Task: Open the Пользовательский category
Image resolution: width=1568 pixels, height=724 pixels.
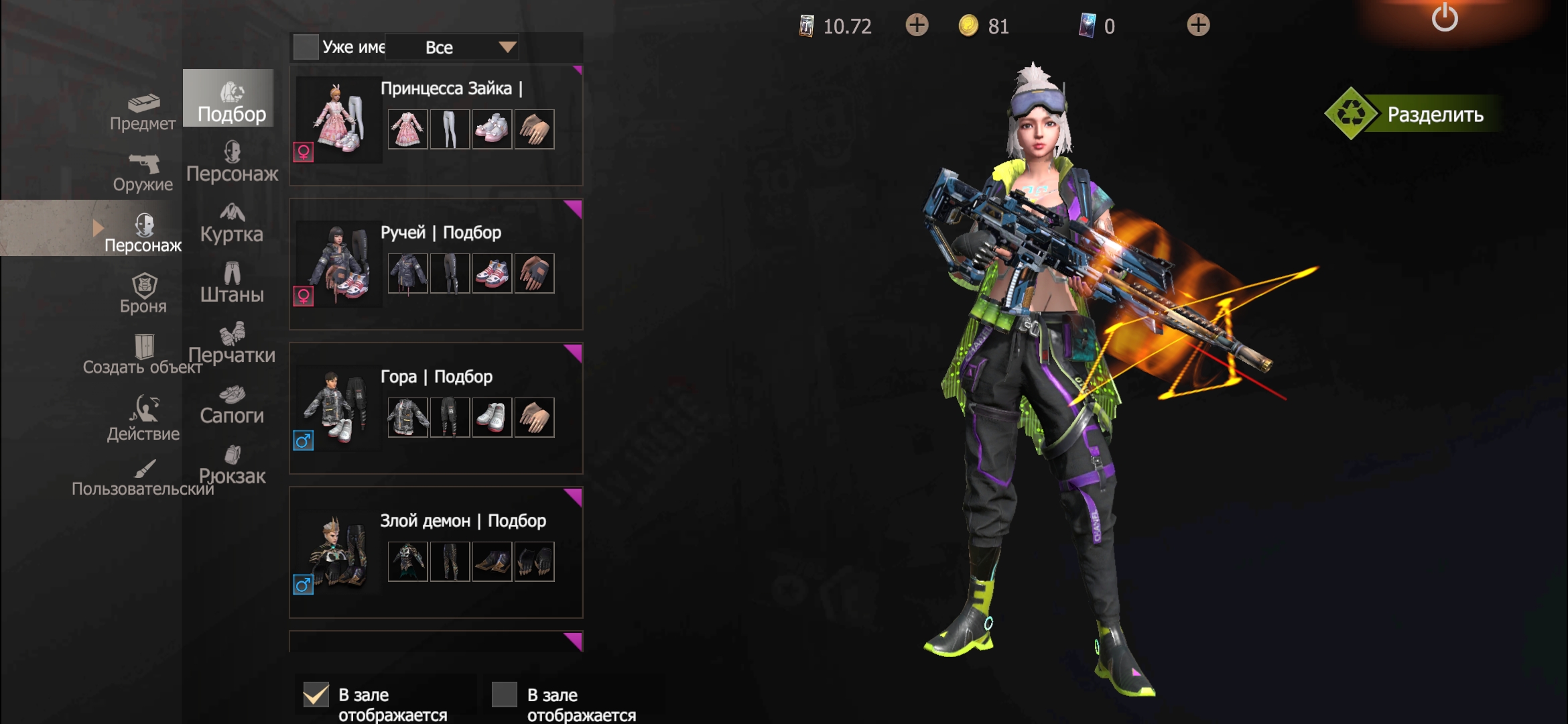Action: pyautogui.click(x=143, y=477)
